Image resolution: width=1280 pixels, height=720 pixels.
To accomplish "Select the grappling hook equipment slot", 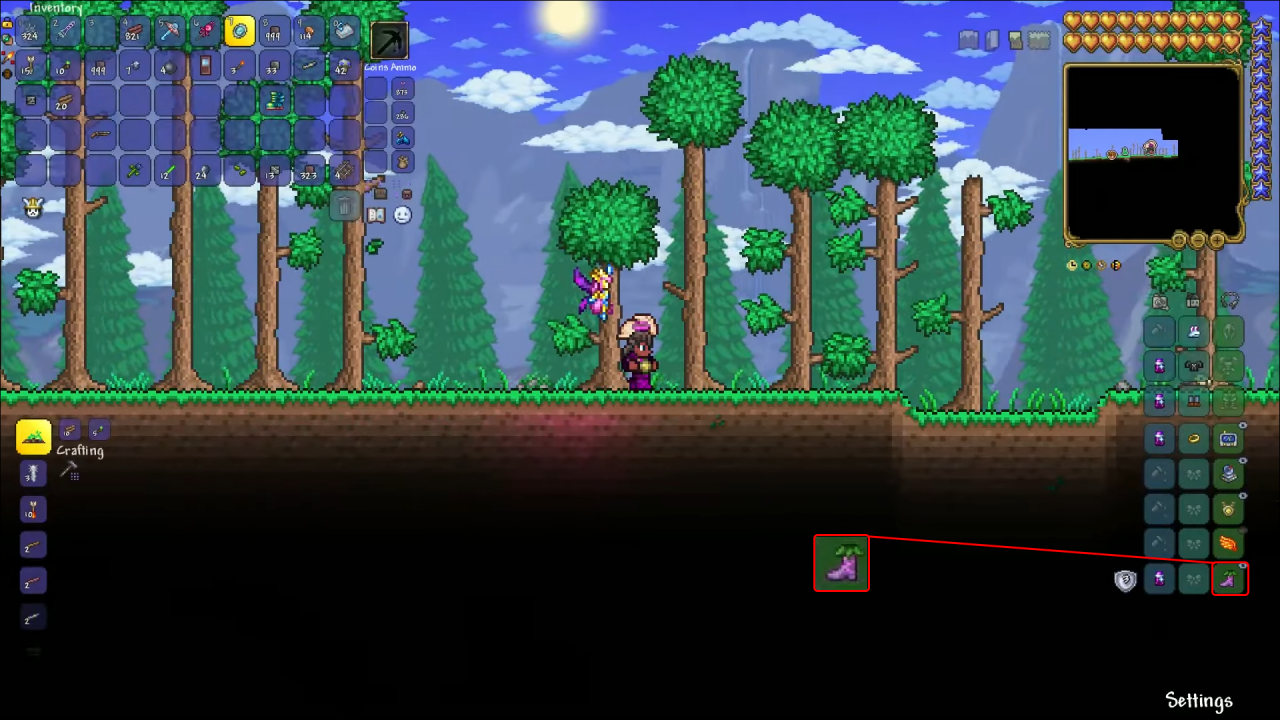I will (1229, 303).
